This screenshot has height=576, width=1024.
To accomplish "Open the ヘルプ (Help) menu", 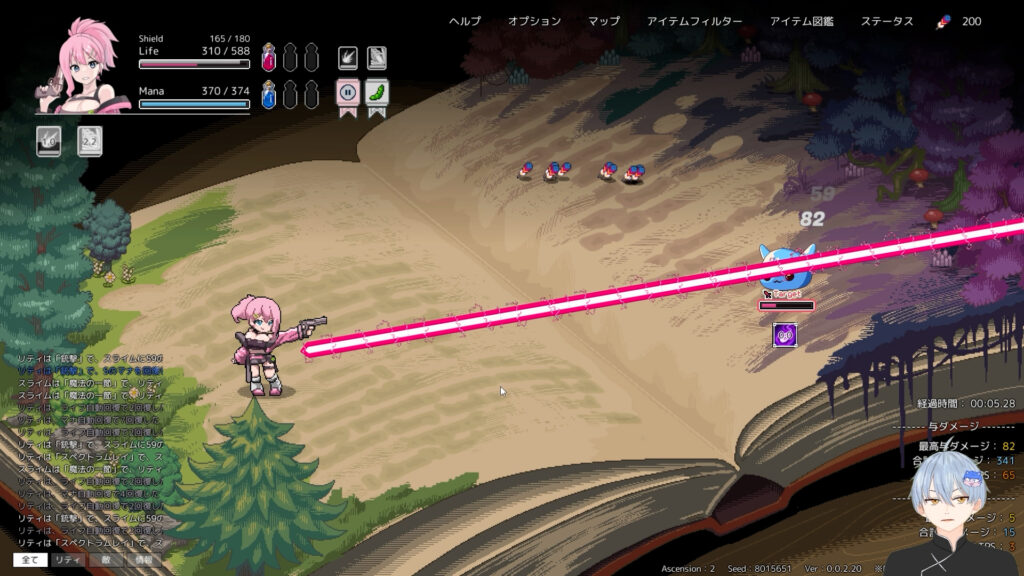I will pyautogui.click(x=464, y=22).
